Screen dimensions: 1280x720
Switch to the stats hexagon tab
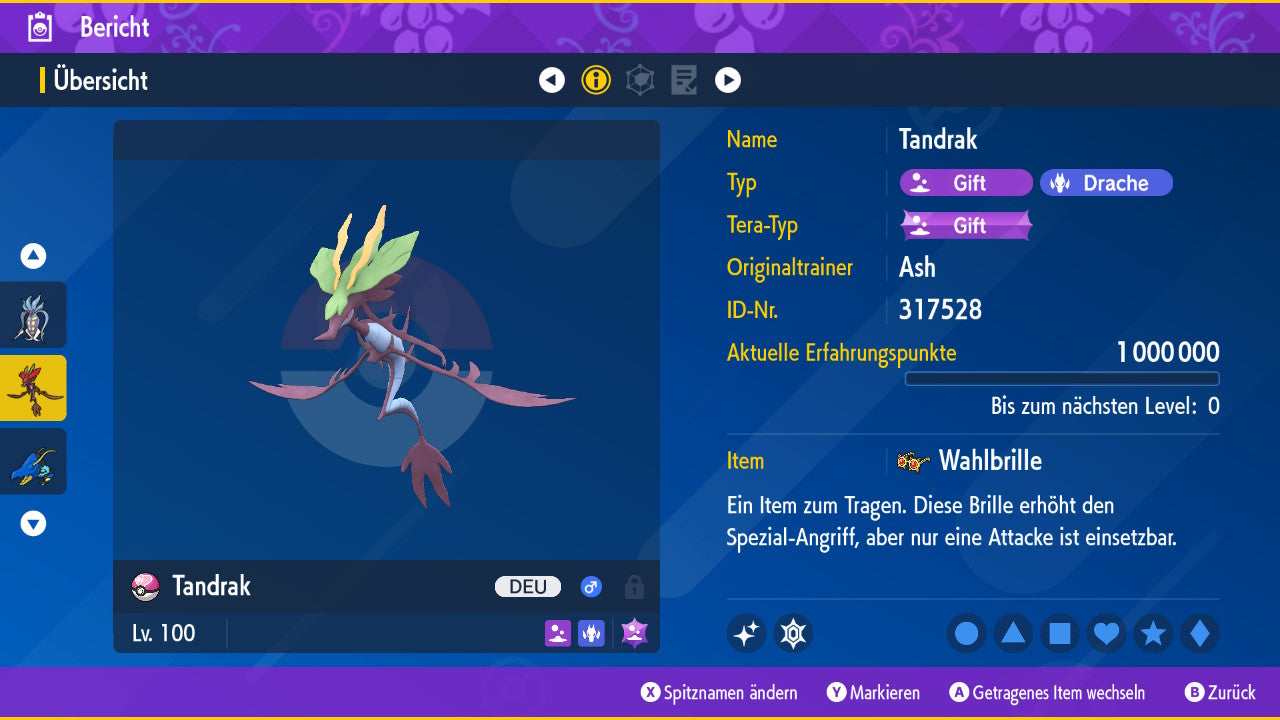pyautogui.click(x=640, y=80)
